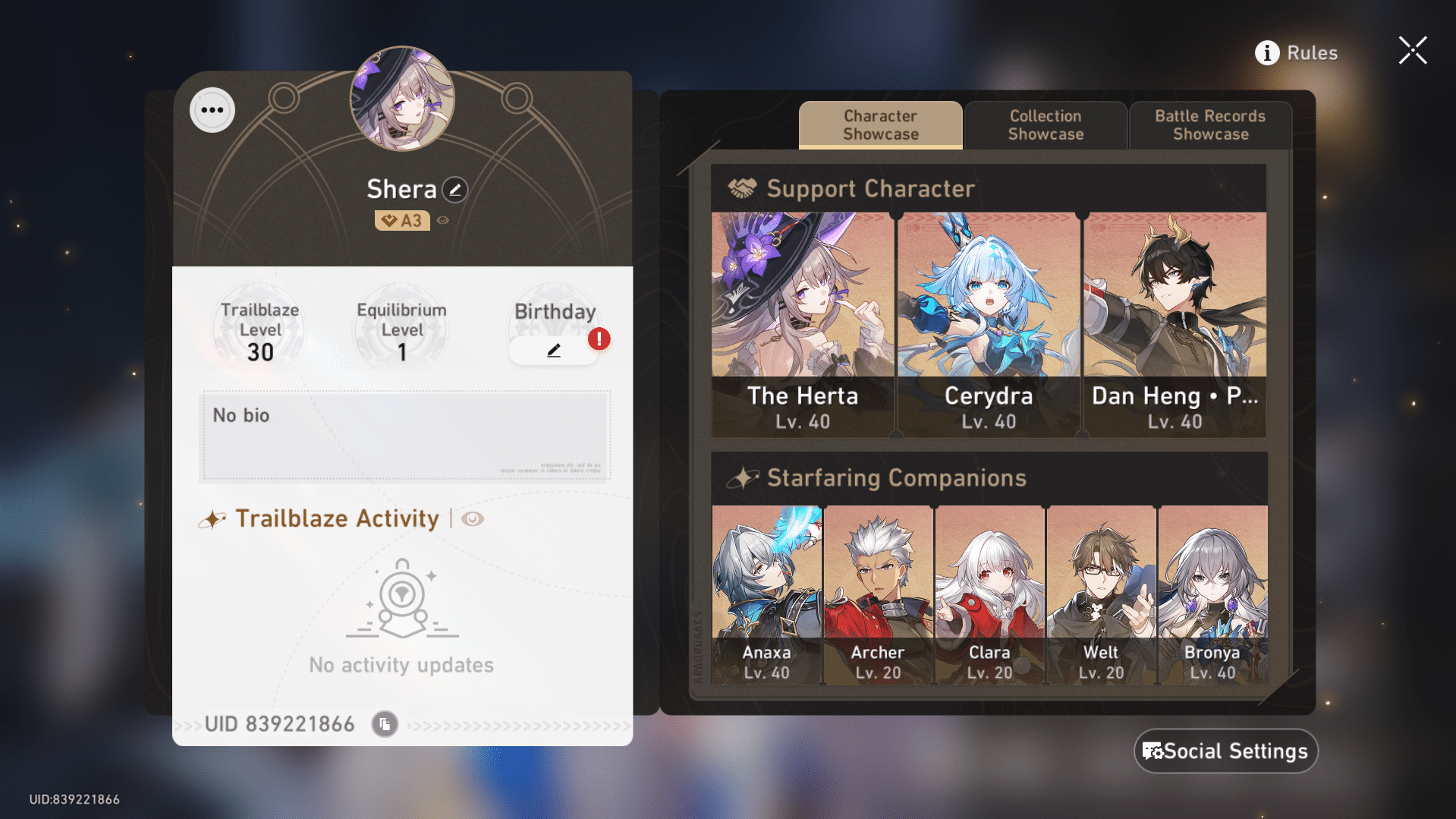Open the profile options with the ellipsis icon
This screenshot has height=819, width=1456.
click(212, 109)
